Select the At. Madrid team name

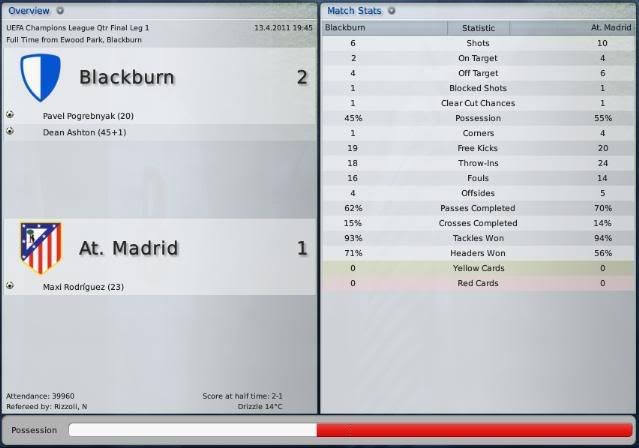[x=128, y=248]
